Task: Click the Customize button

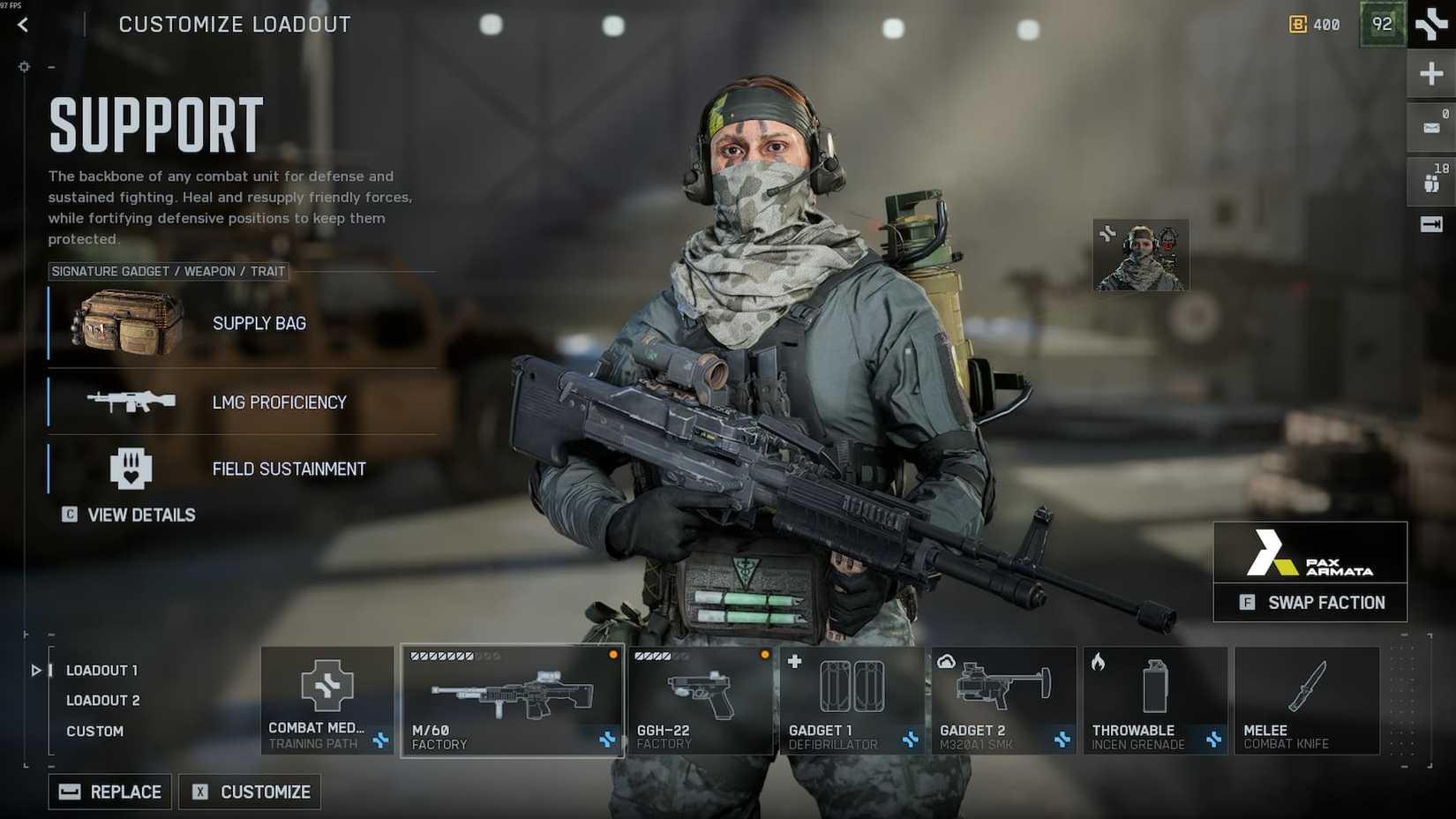Action: pyautogui.click(x=249, y=792)
